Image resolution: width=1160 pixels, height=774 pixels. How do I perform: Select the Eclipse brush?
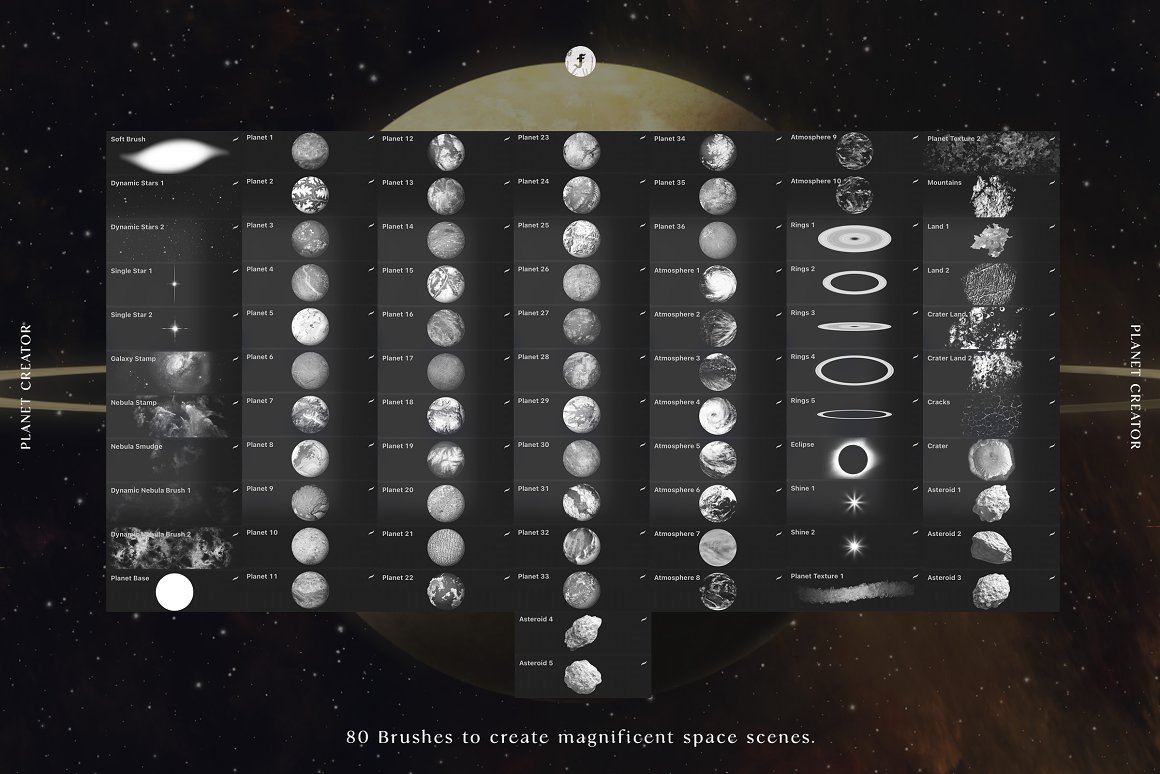coord(853,459)
